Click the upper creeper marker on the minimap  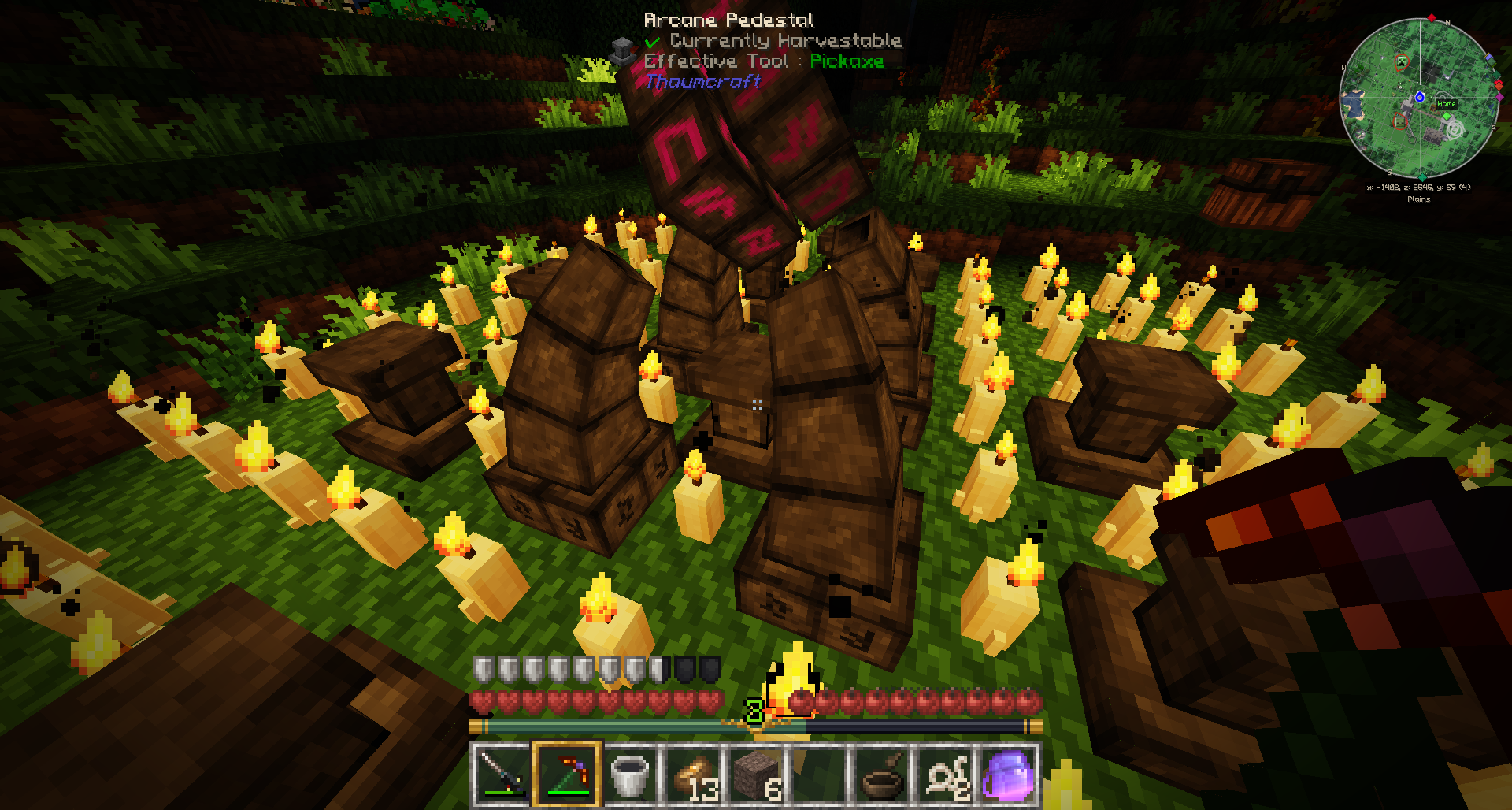pos(1402,61)
